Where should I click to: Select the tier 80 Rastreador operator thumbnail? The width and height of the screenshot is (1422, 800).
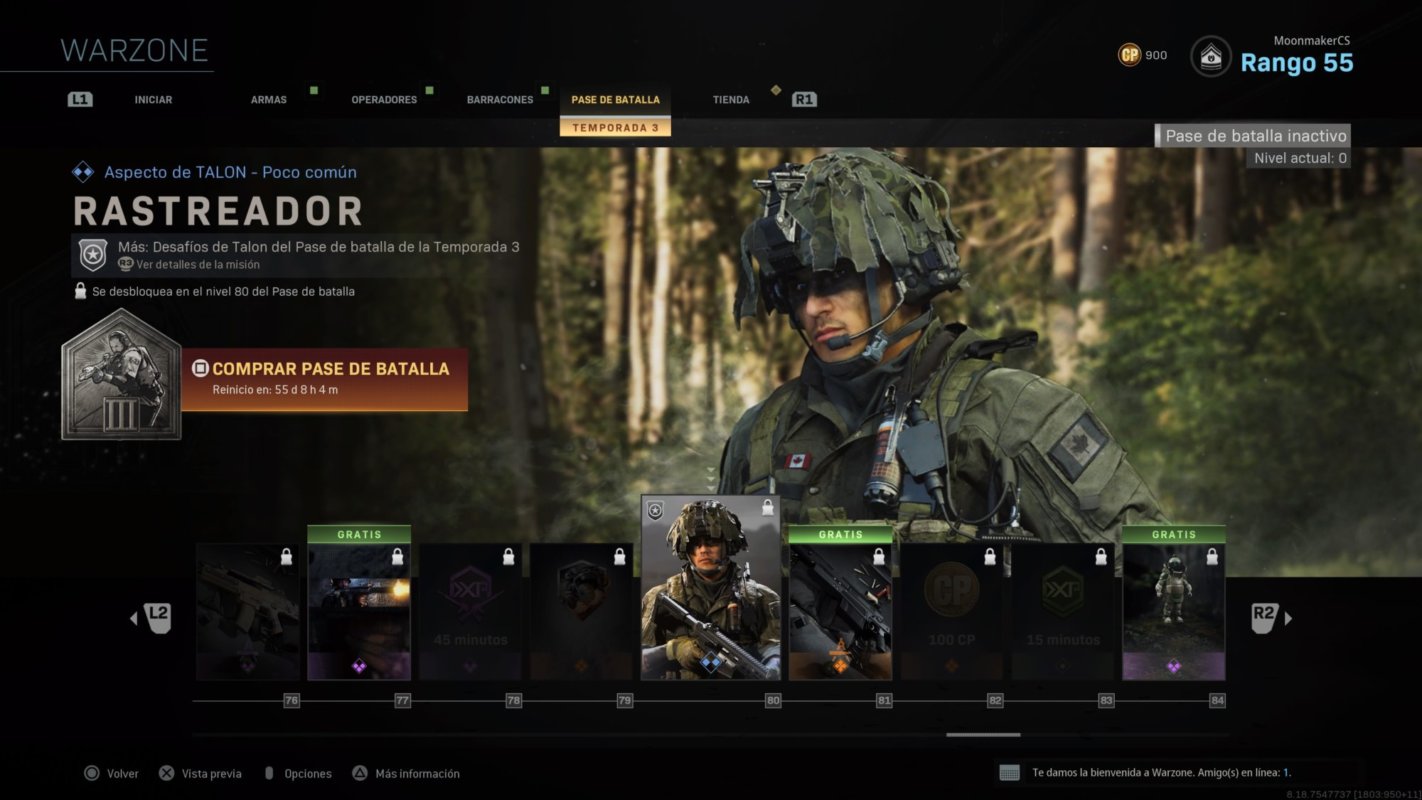coord(711,590)
